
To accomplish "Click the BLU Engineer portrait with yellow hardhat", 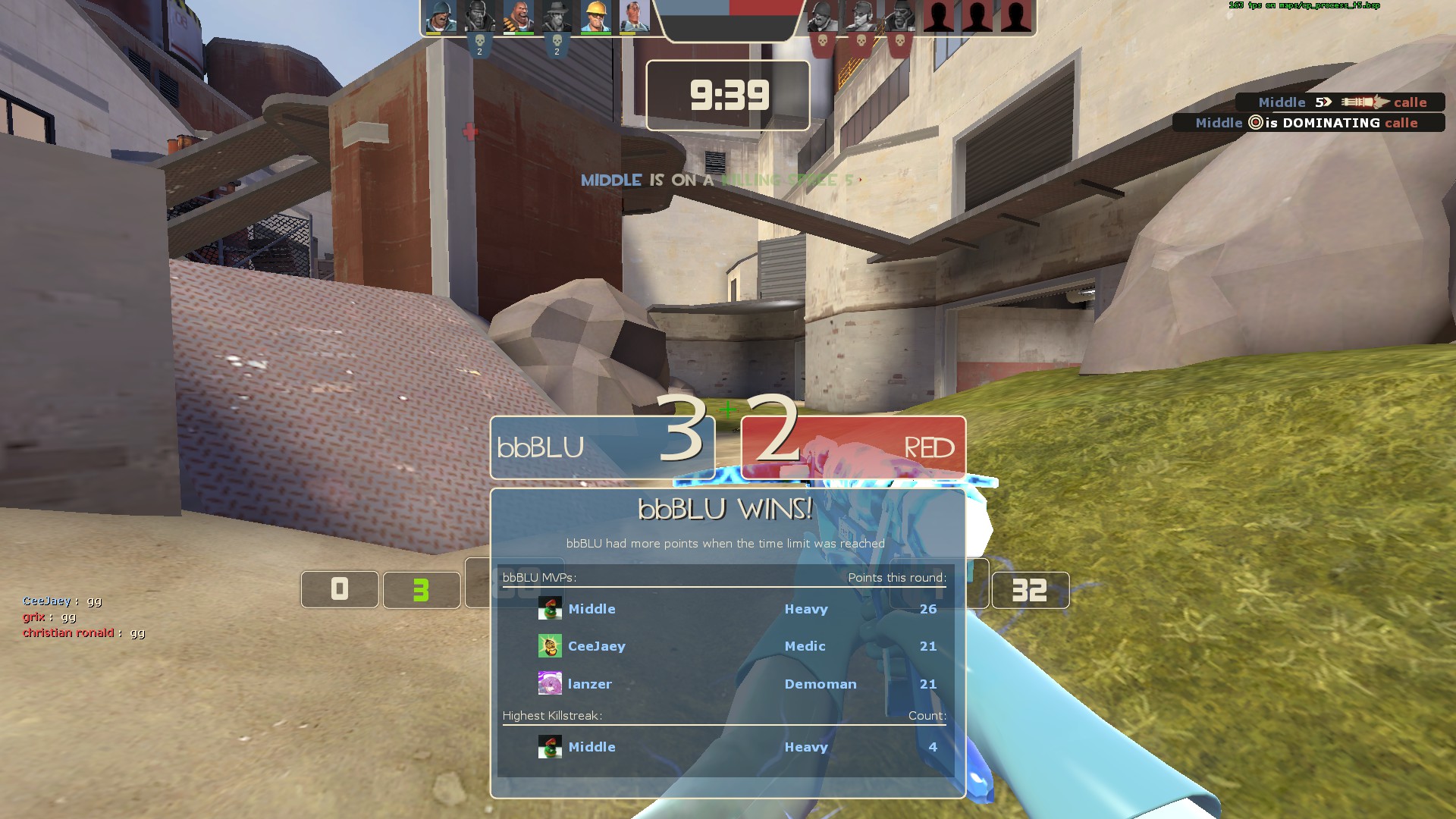I will (x=595, y=17).
